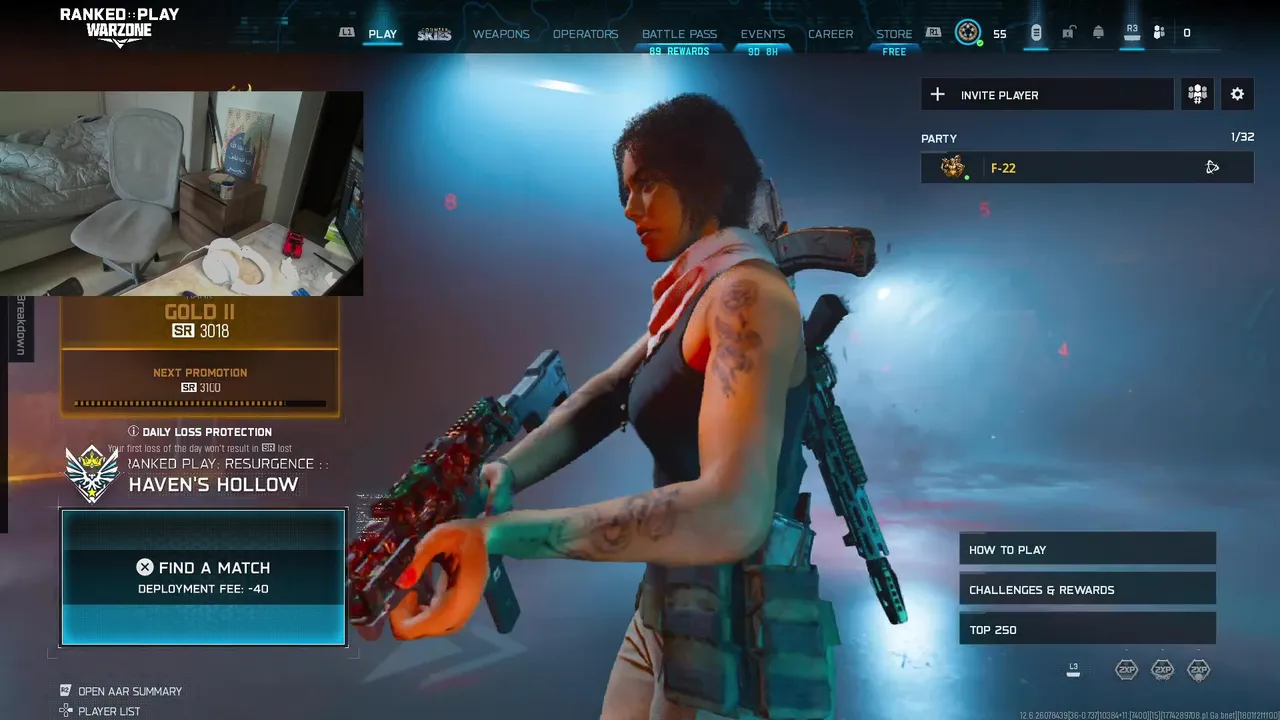Open settings with the gear icon

pos(1237,94)
